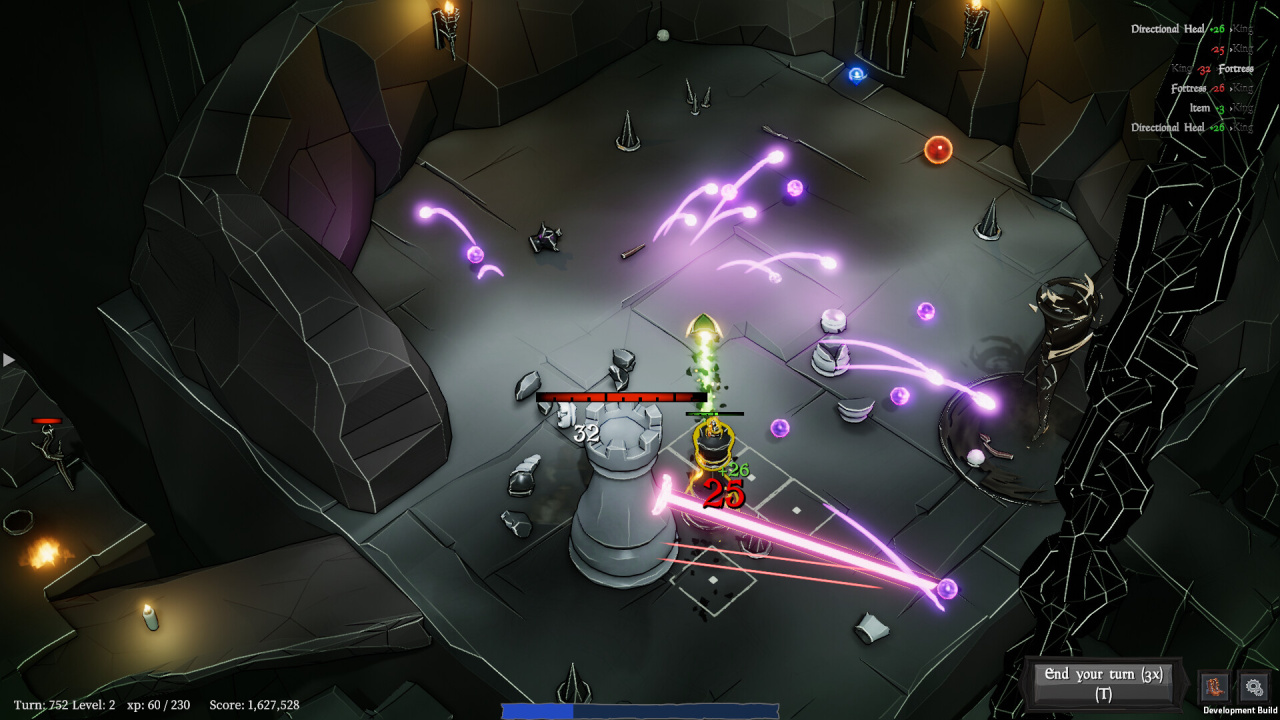Image resolution: width=1280 pixels, height=720 pixels.
Task: Click the boots icon button
Action: tap(1215, 687)
